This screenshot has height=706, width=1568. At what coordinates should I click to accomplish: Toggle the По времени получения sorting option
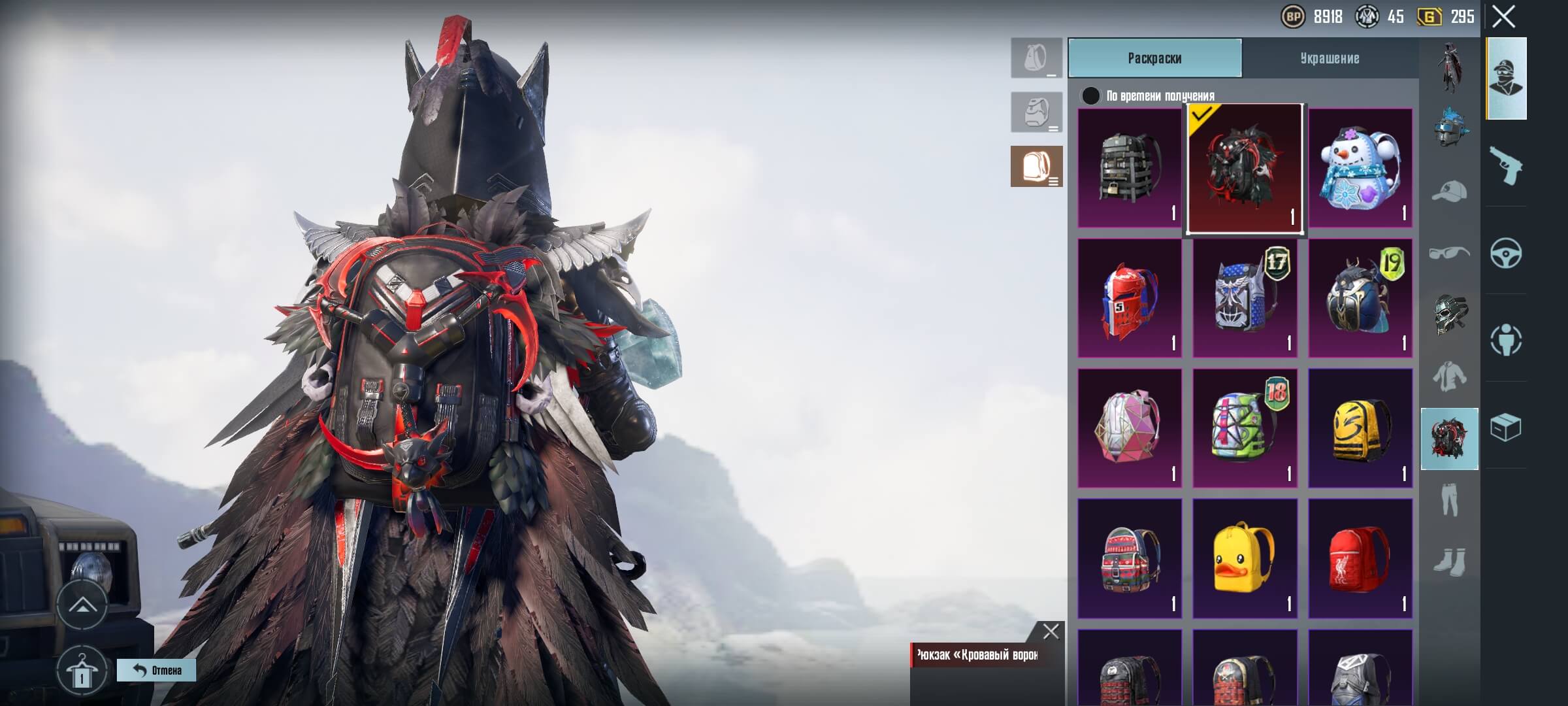tap(1090, 96)
